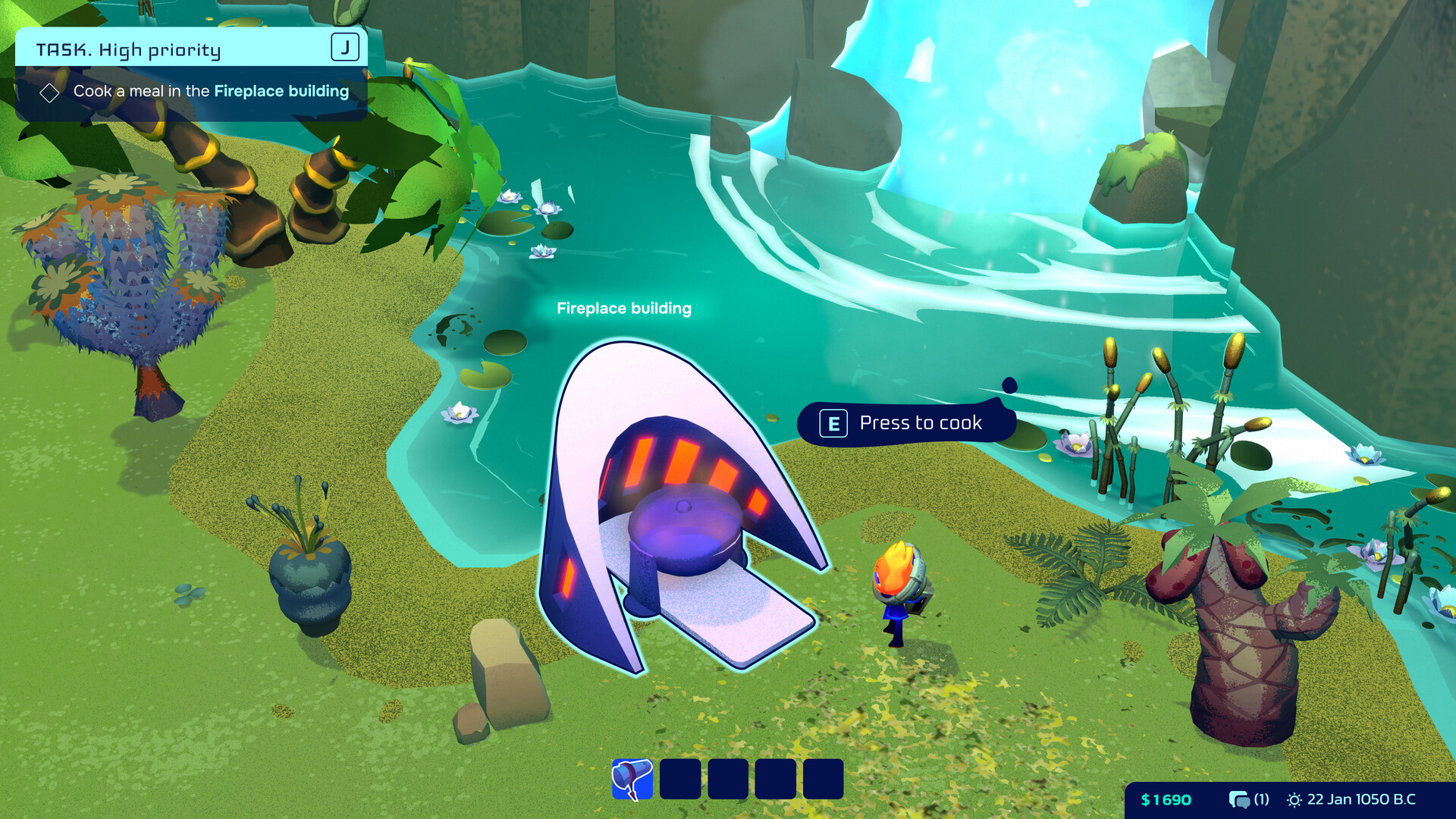This screenshot has width=1456, height=819.
Task: Click the date display 22 Jan 1050 B.C
Action: tap(1361, 799)
